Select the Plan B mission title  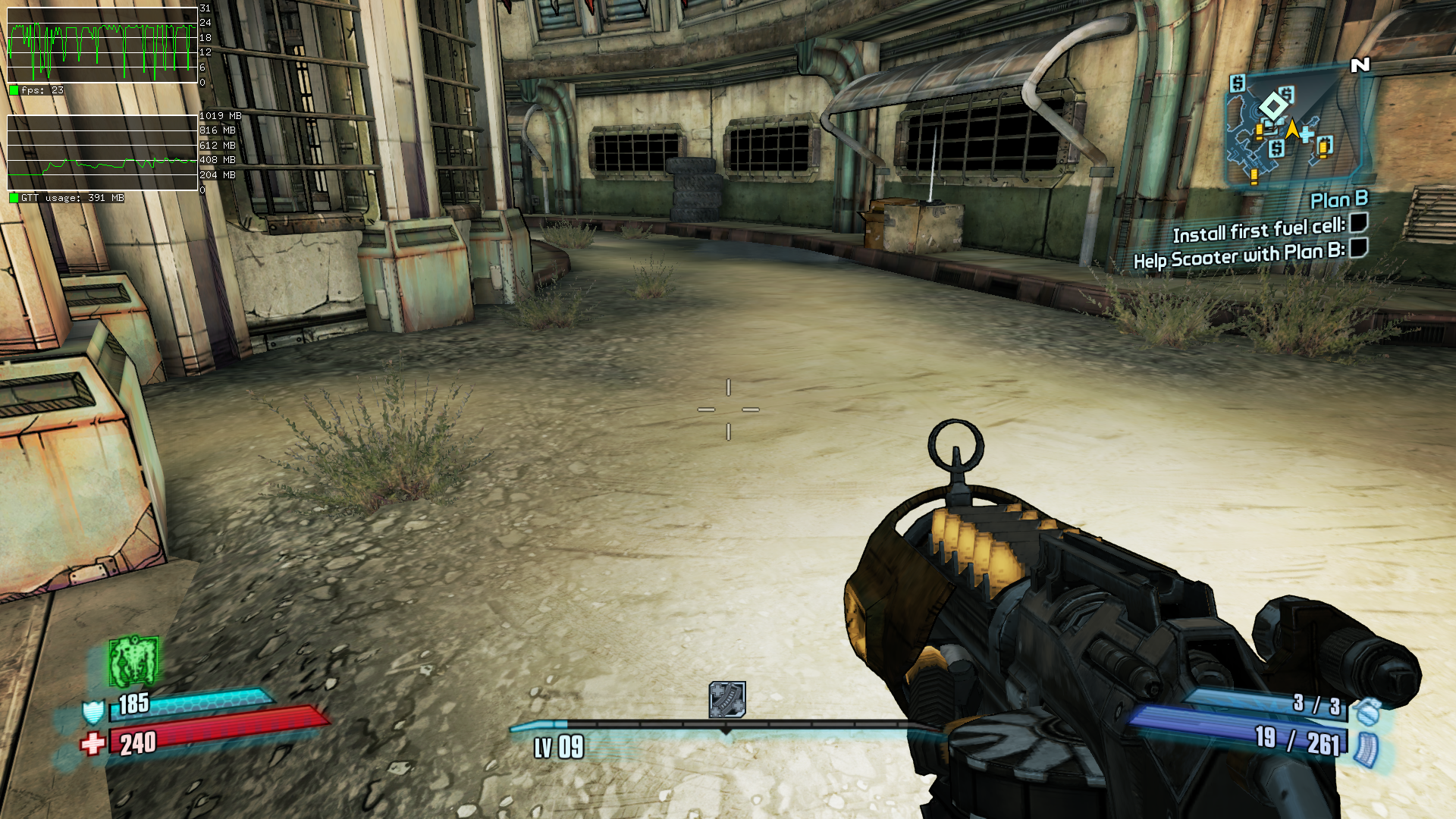(1338, 199)
